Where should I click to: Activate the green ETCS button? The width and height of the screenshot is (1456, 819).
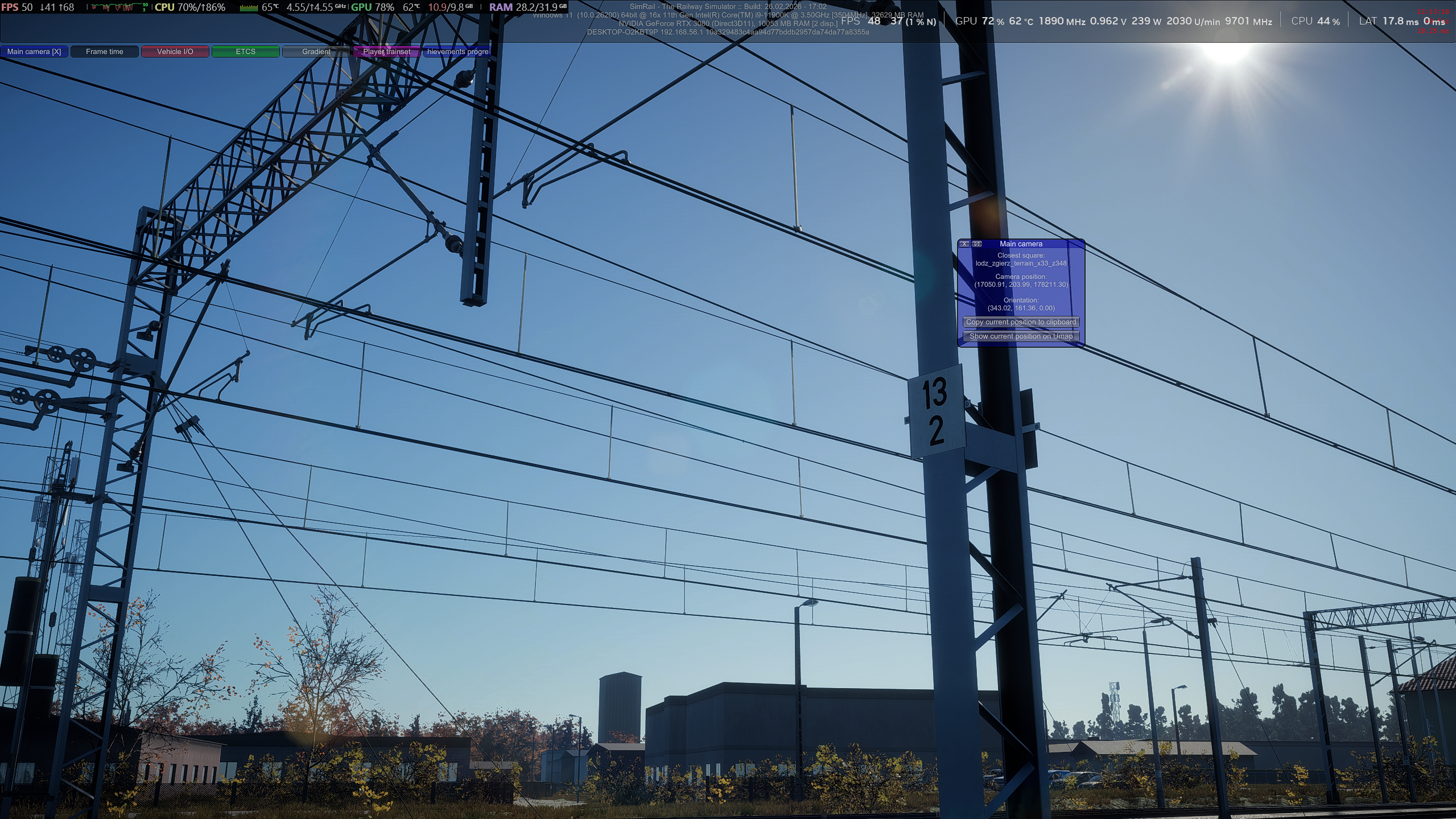pos(246,52)
